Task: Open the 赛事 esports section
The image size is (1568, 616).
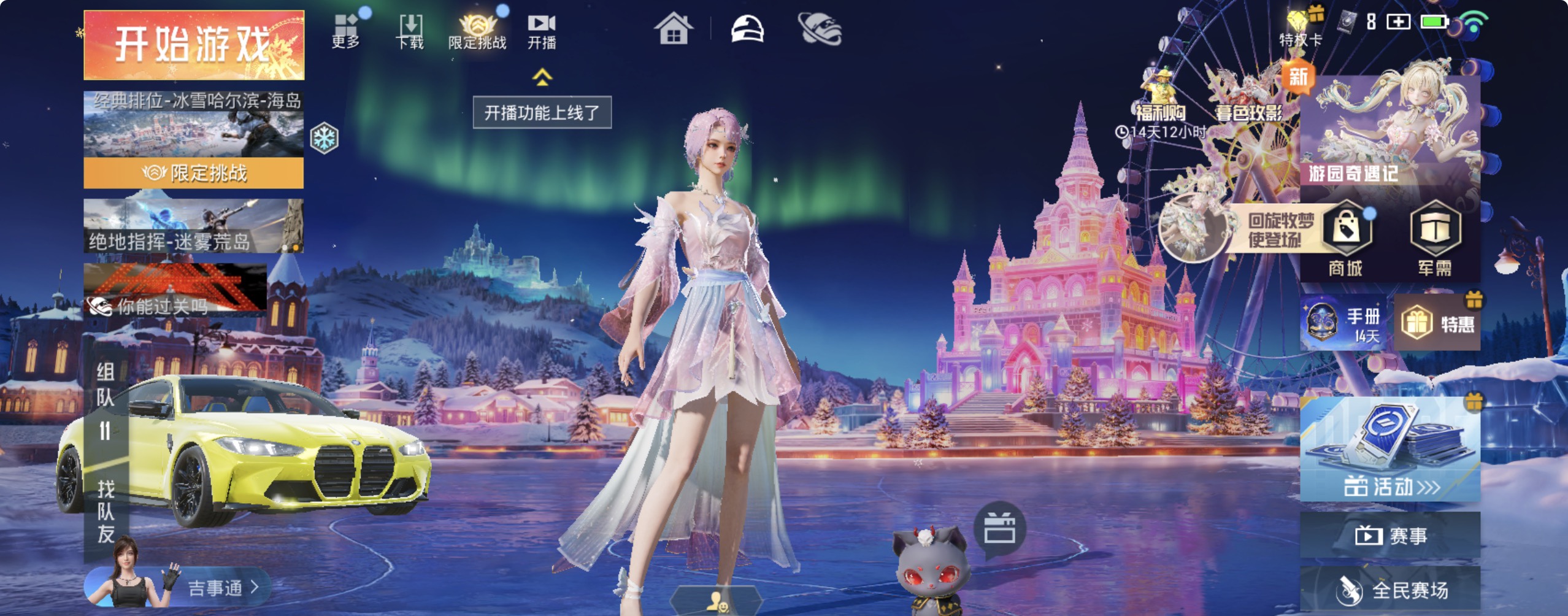Action: coord(1390,536)
